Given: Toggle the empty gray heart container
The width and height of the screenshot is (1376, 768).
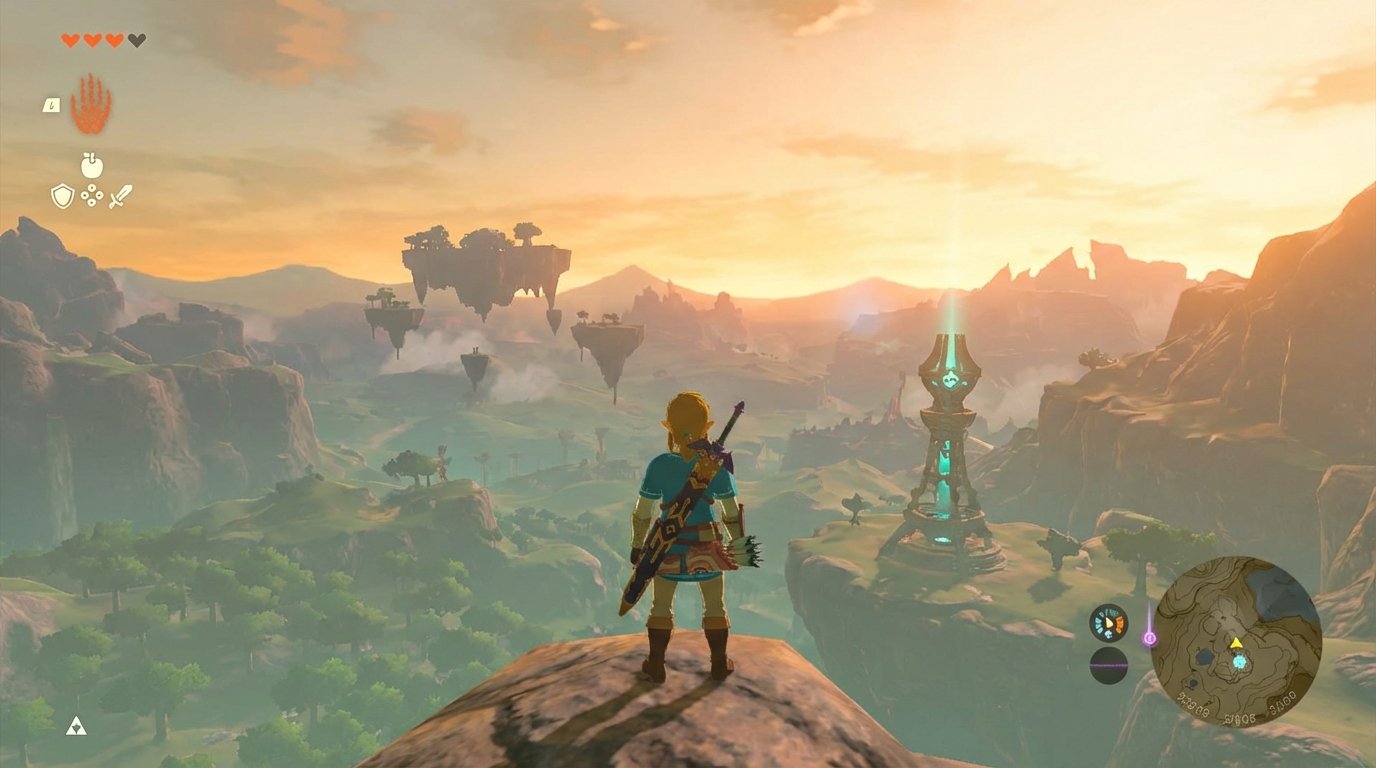Looking at the screenshot, I should 135,40.
